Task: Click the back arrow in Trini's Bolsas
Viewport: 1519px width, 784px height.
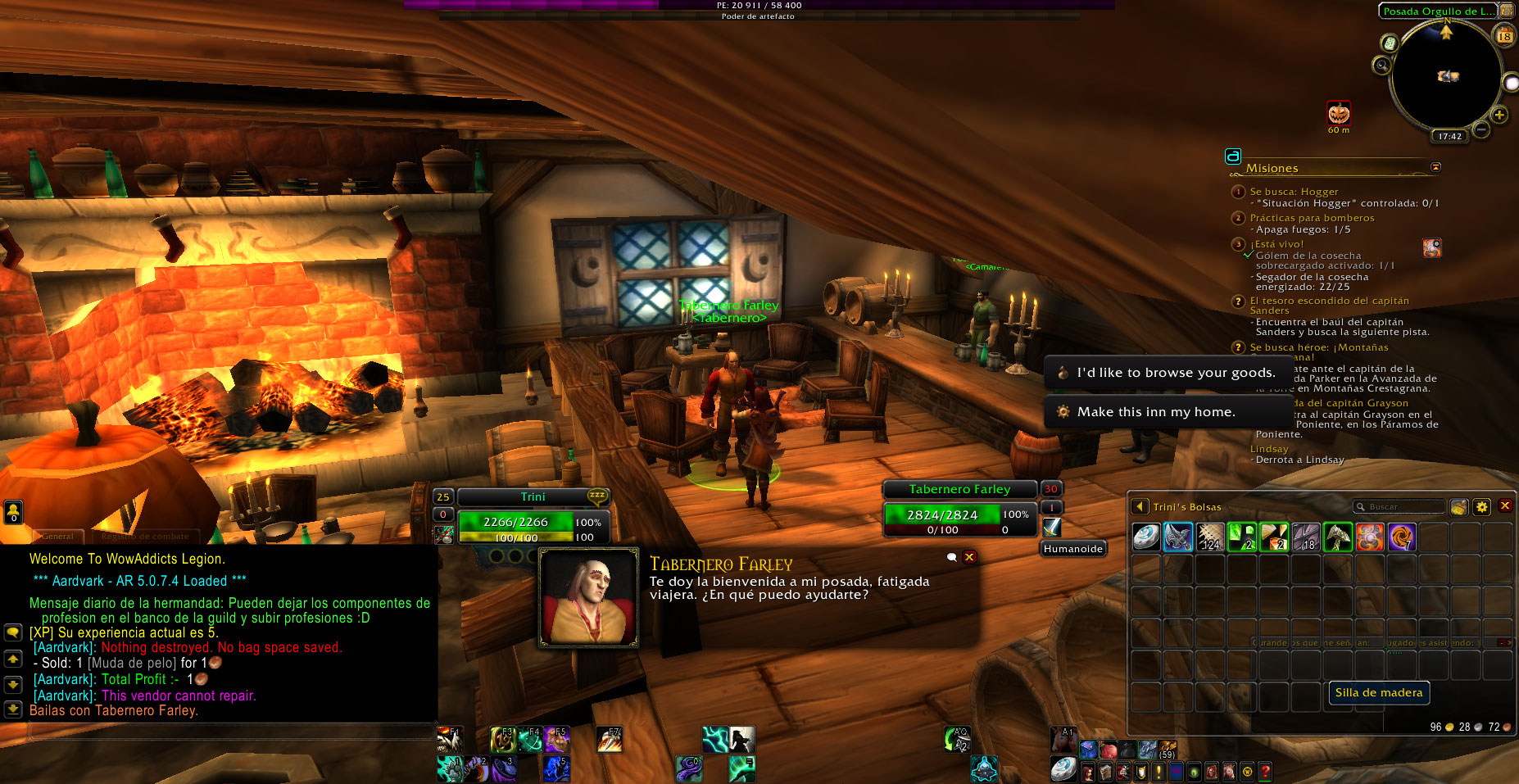Action: pos(1140,507)
